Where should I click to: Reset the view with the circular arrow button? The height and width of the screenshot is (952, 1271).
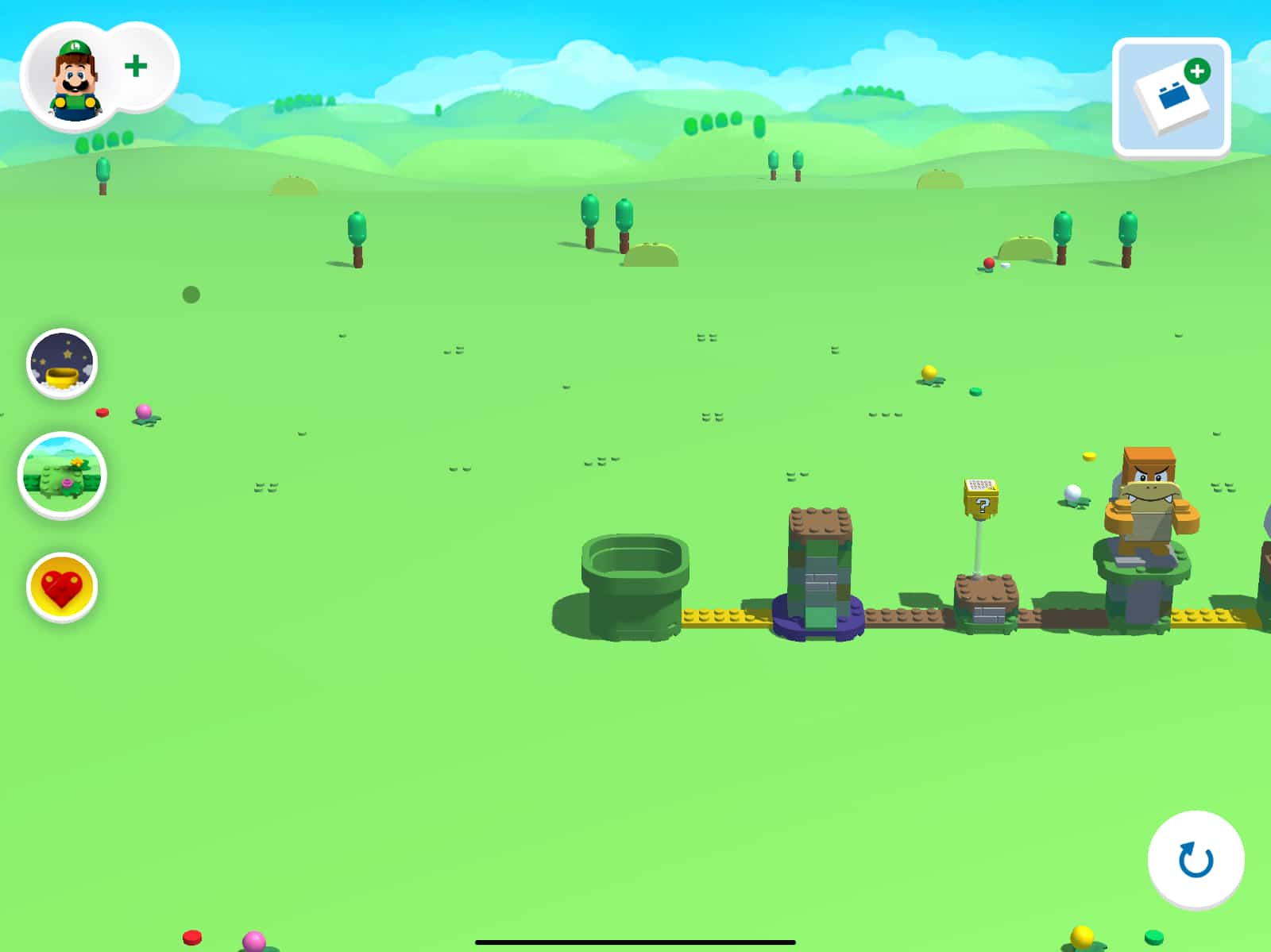[1196, 859]
